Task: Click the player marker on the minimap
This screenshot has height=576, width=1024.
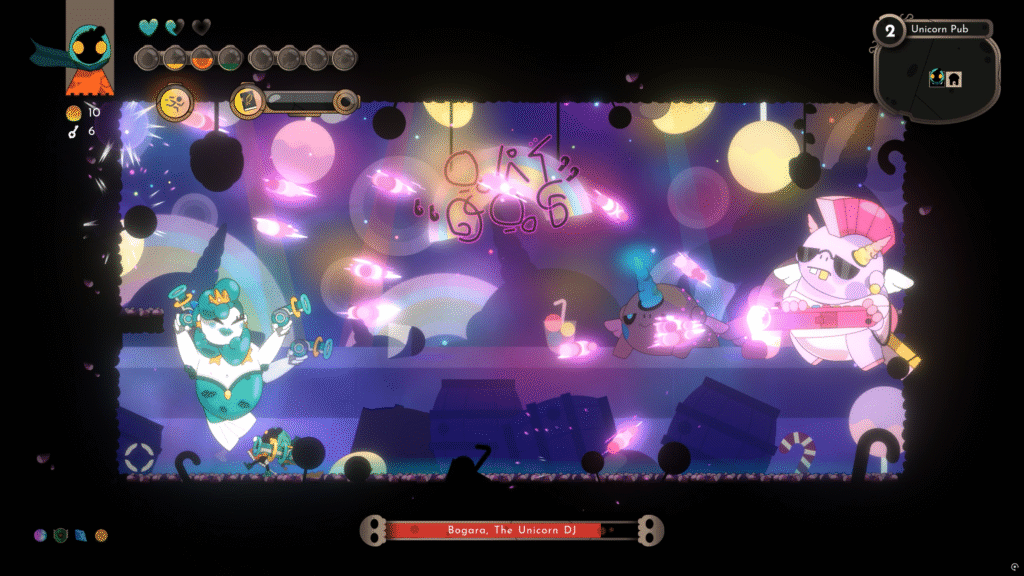Action: pos(937,78)
